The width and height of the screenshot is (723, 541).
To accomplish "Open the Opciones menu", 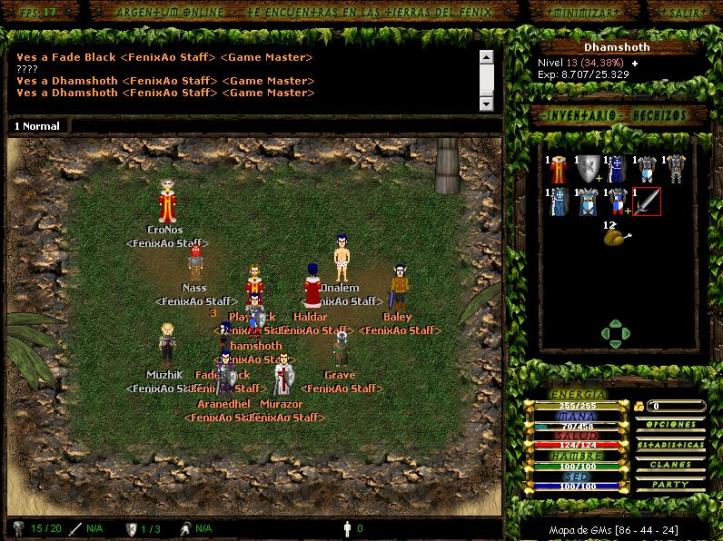I will pos(670,425).
